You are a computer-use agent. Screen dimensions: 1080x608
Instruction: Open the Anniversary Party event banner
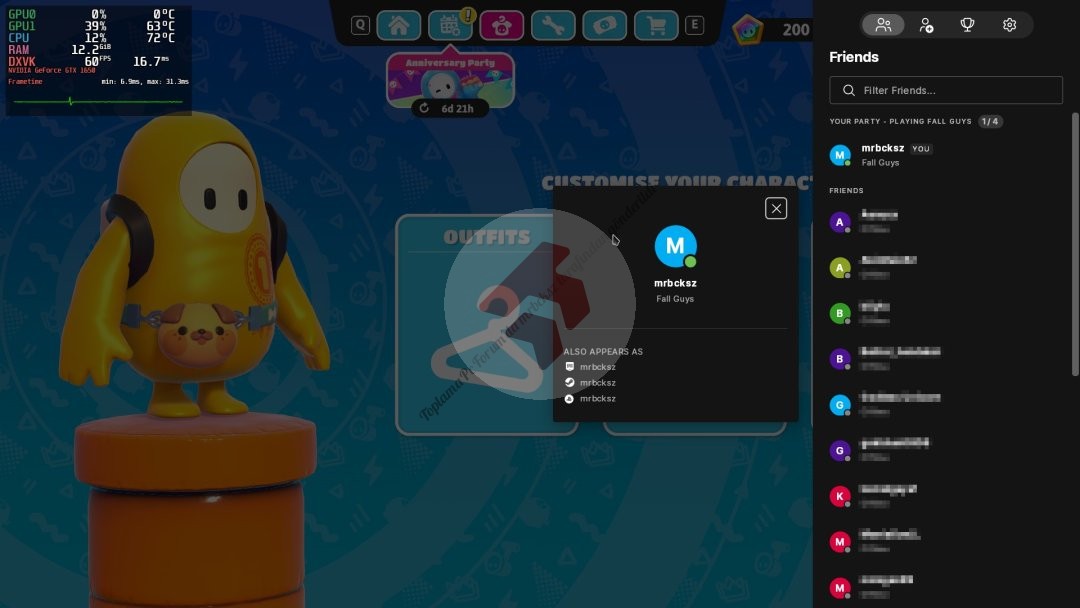pyautogui.click(x=450, y=78)
